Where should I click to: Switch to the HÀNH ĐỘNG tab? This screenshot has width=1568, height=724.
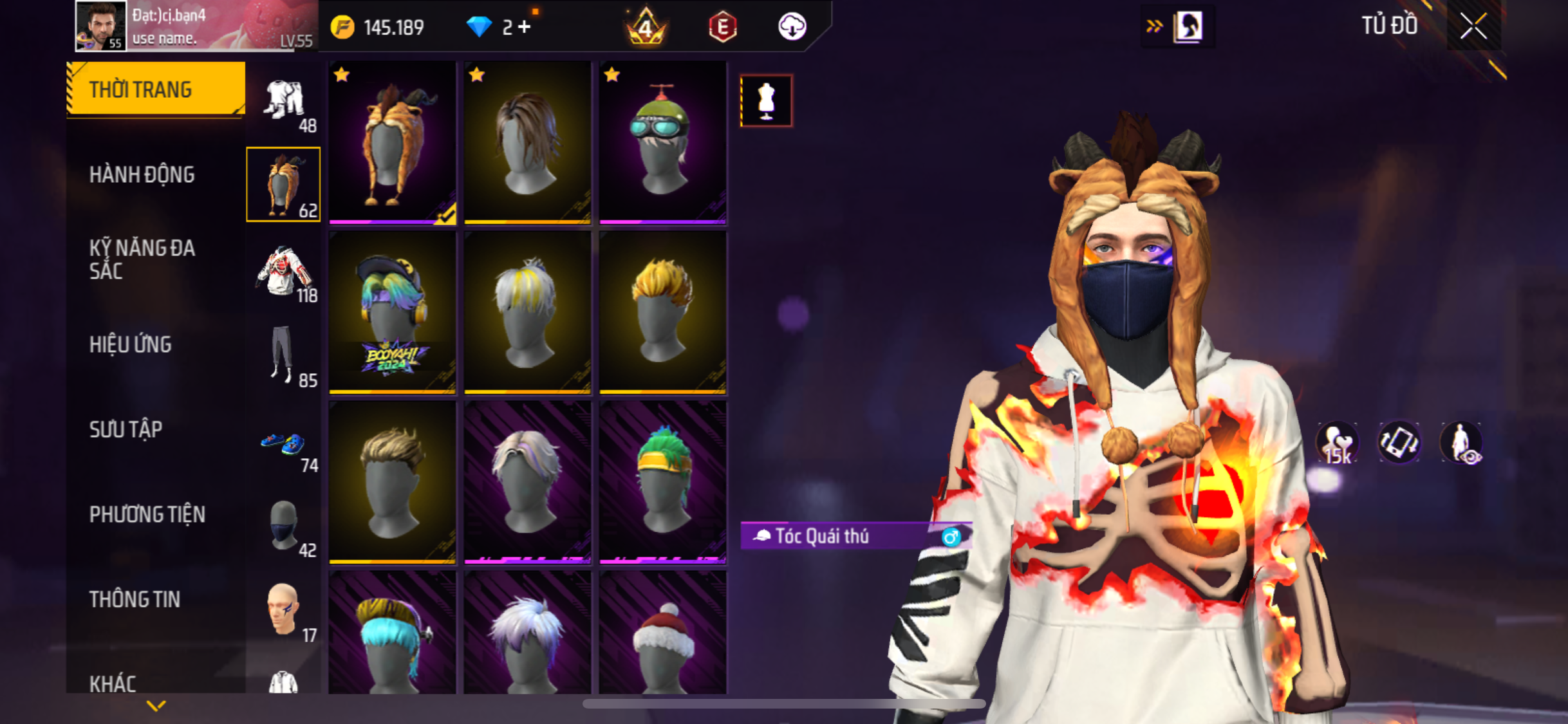click(x=142, y=174)
